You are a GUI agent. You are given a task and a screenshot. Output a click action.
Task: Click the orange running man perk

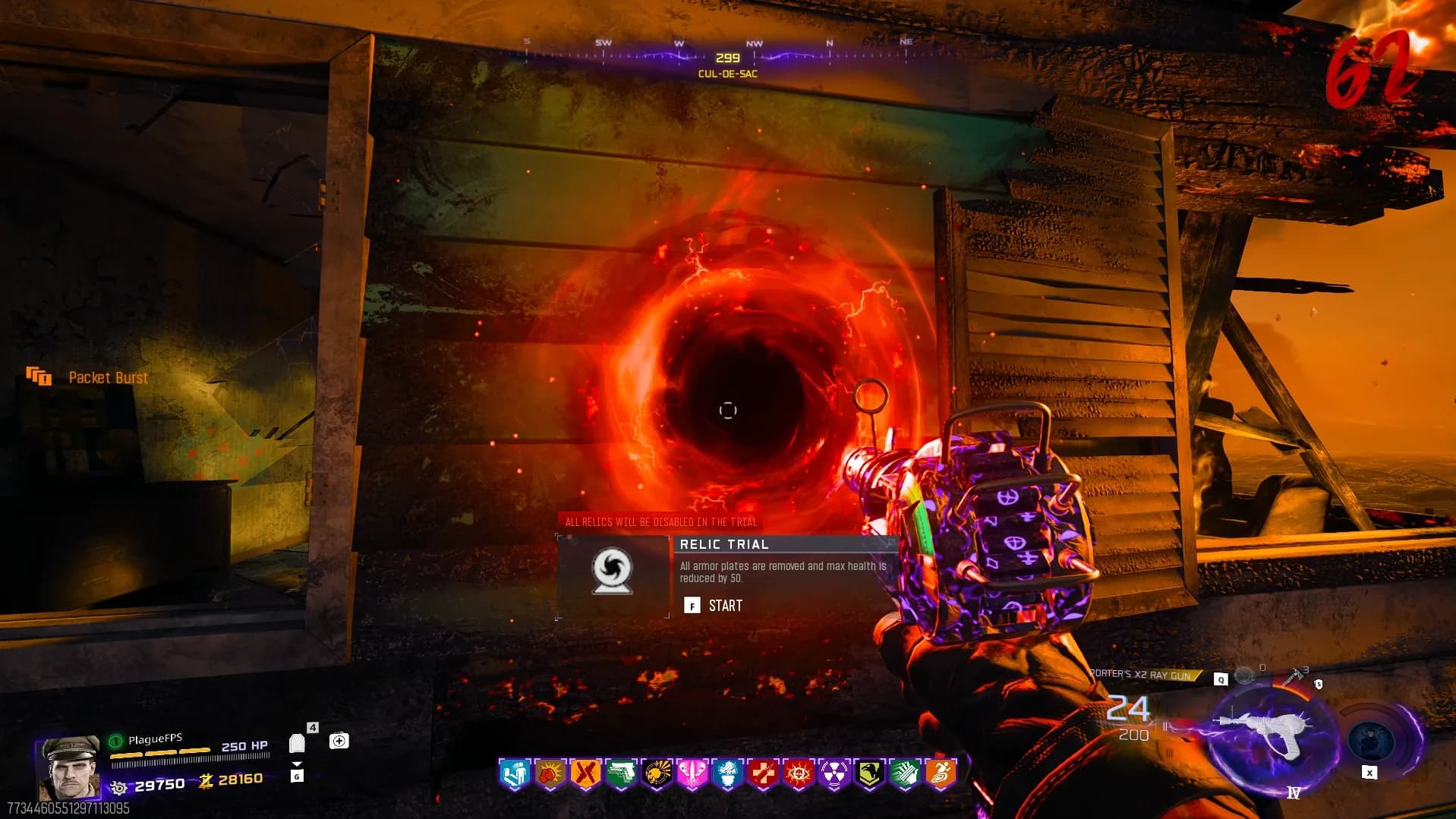tap(941, 774)
